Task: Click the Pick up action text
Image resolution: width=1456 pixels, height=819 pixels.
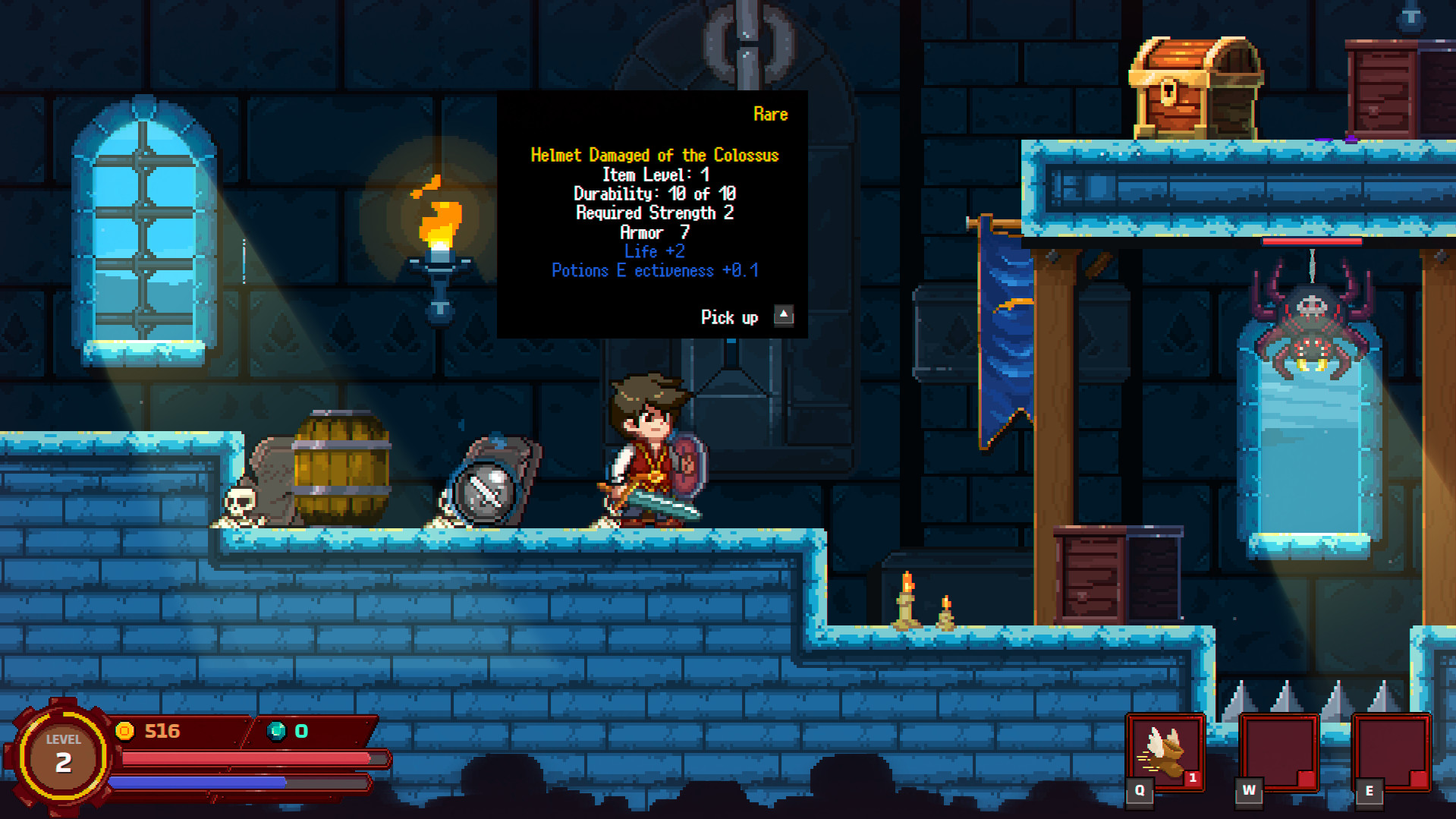Action: coord(730,317)
